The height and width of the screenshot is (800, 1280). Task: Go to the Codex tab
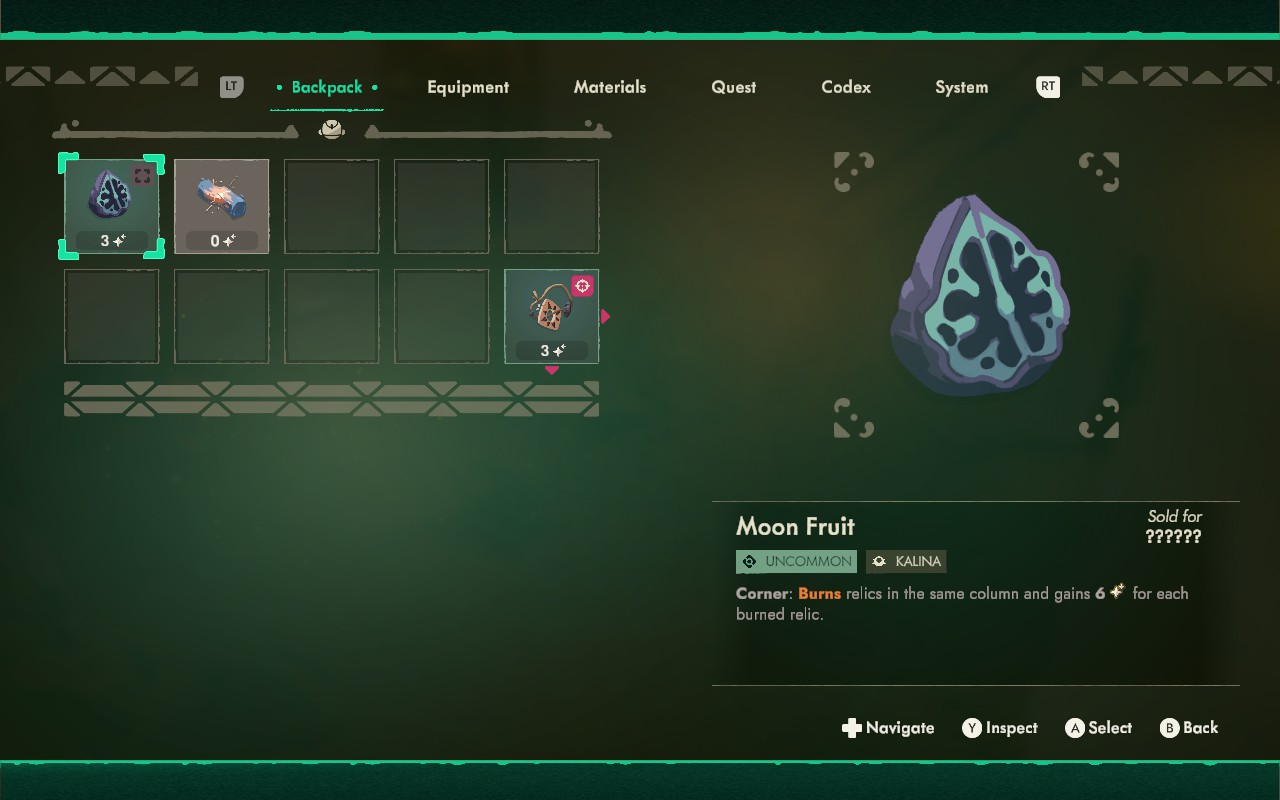(846, 87)
